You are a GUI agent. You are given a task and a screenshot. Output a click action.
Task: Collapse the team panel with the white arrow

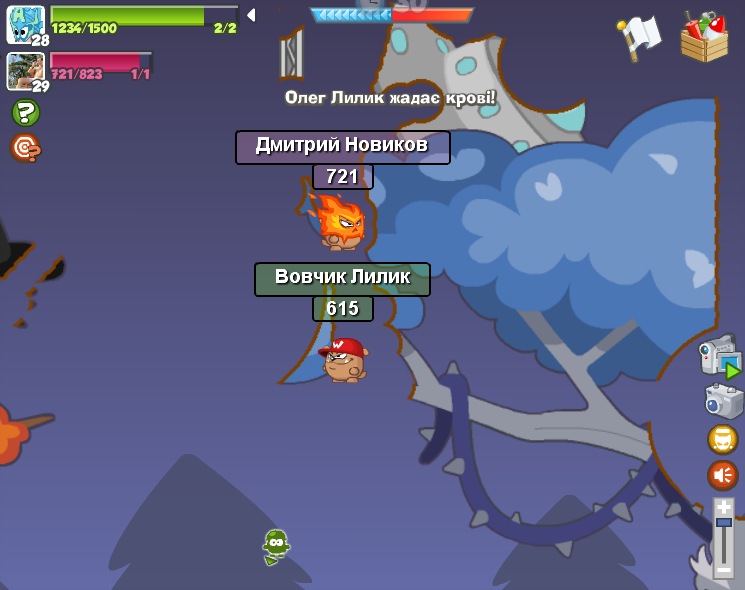(x=251, y=15)
